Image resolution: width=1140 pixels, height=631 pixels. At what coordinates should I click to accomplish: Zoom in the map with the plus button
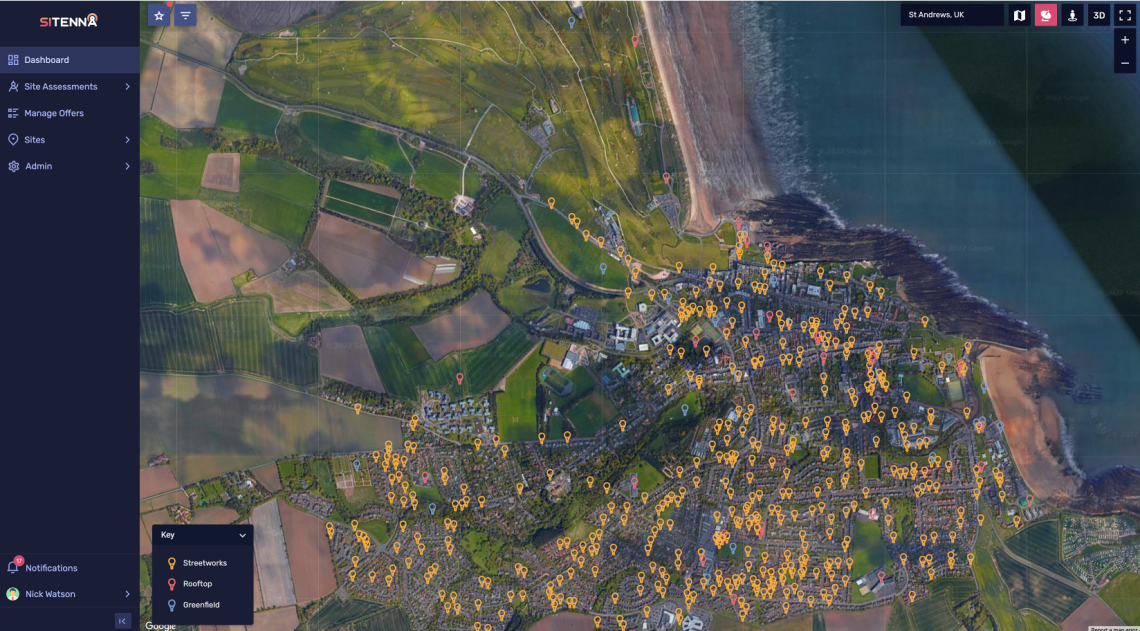coord(1125,40)
